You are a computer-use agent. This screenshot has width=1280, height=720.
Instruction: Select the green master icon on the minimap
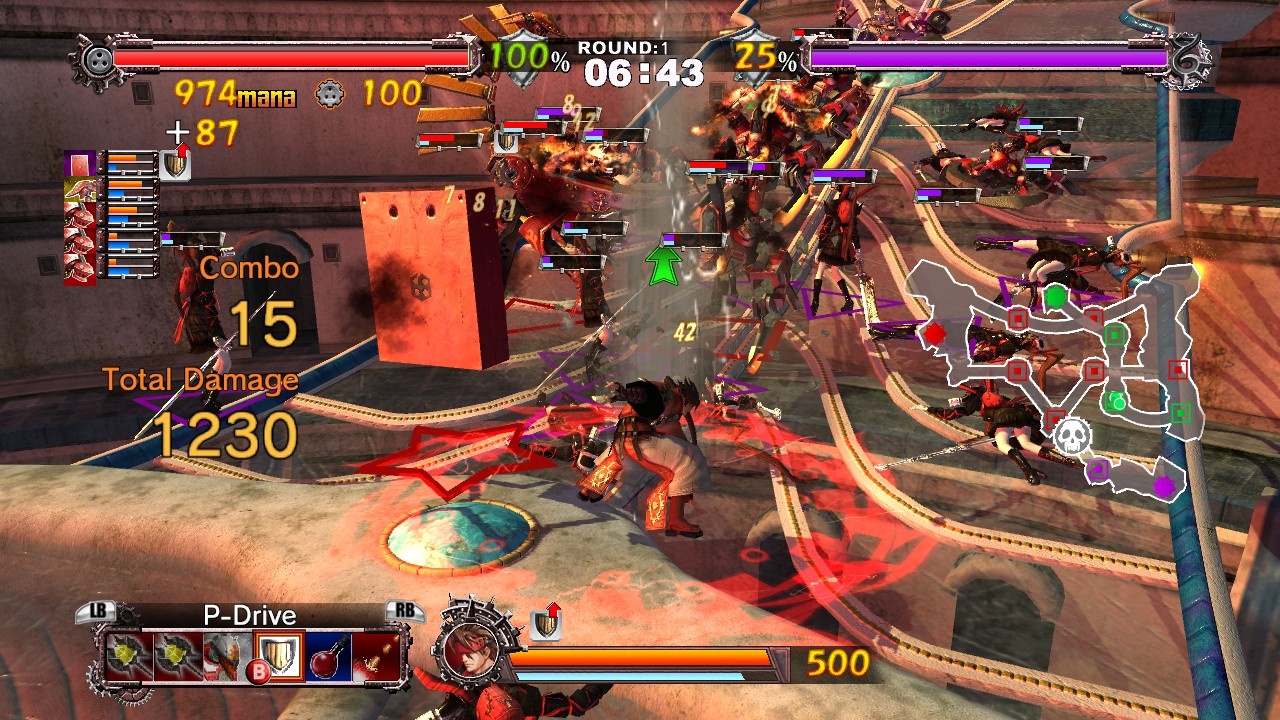1055,295
